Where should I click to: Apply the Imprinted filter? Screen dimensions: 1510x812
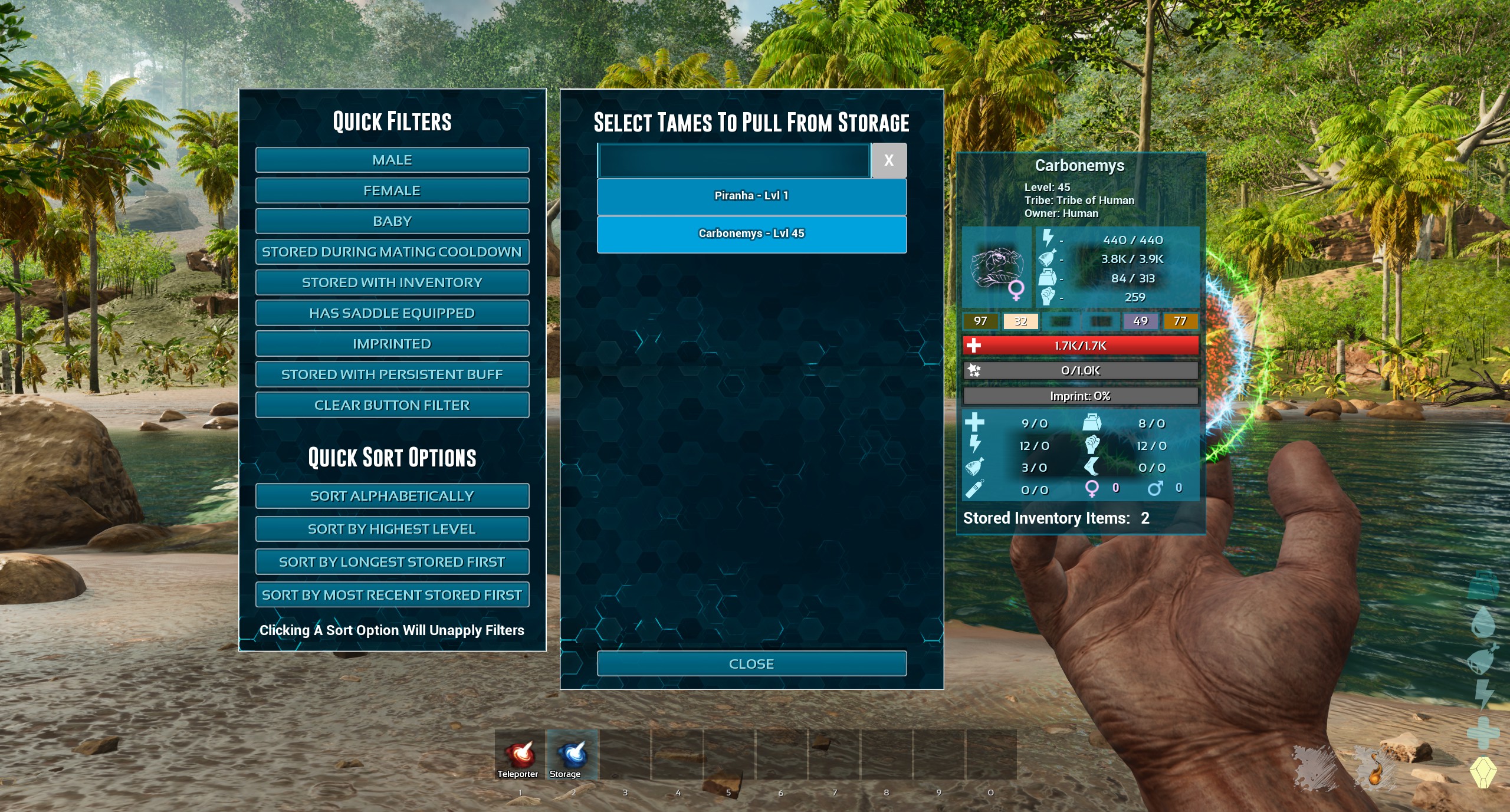392,344
